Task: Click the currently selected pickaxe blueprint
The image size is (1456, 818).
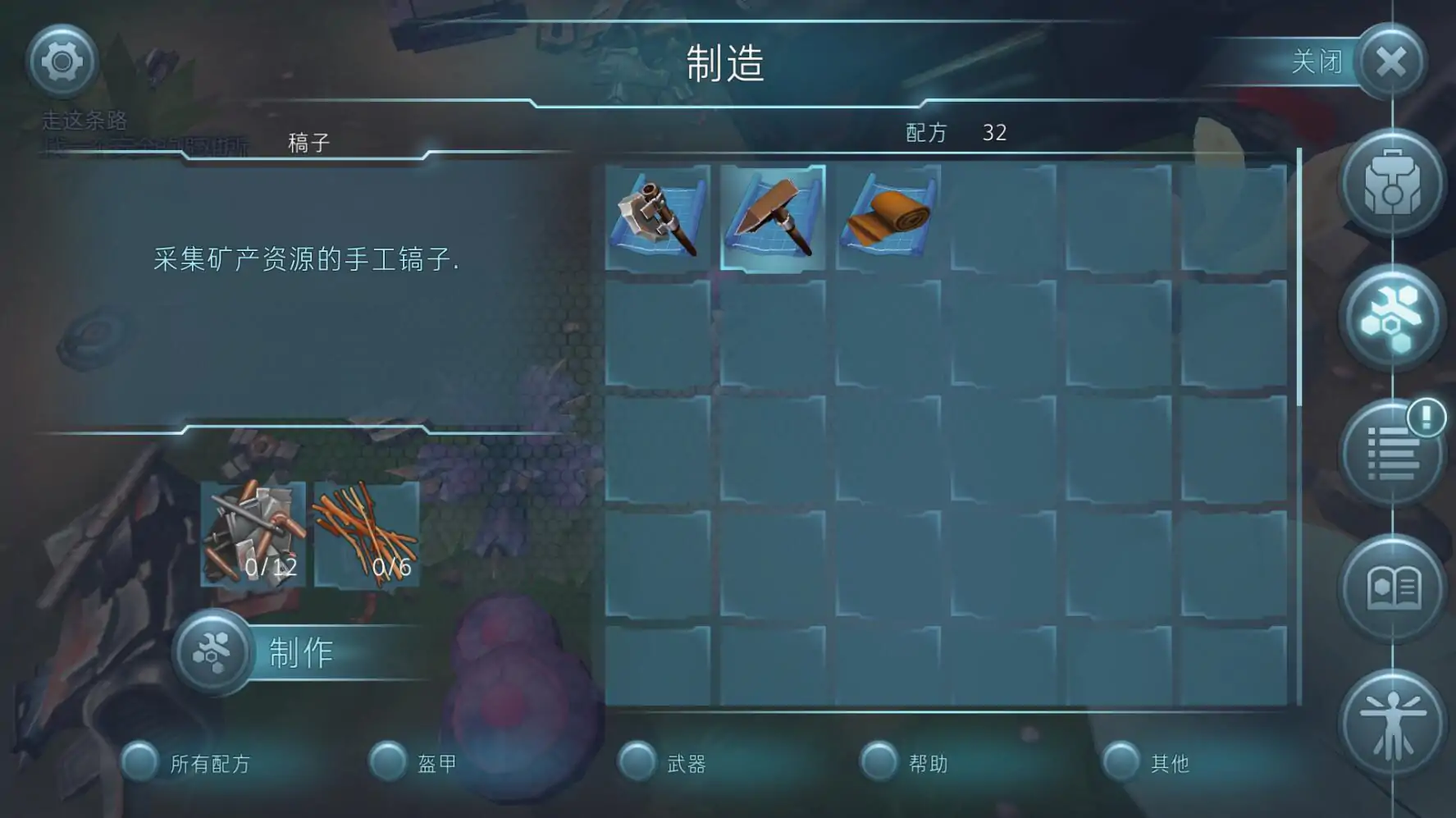Action: click(x=771, y=217)
